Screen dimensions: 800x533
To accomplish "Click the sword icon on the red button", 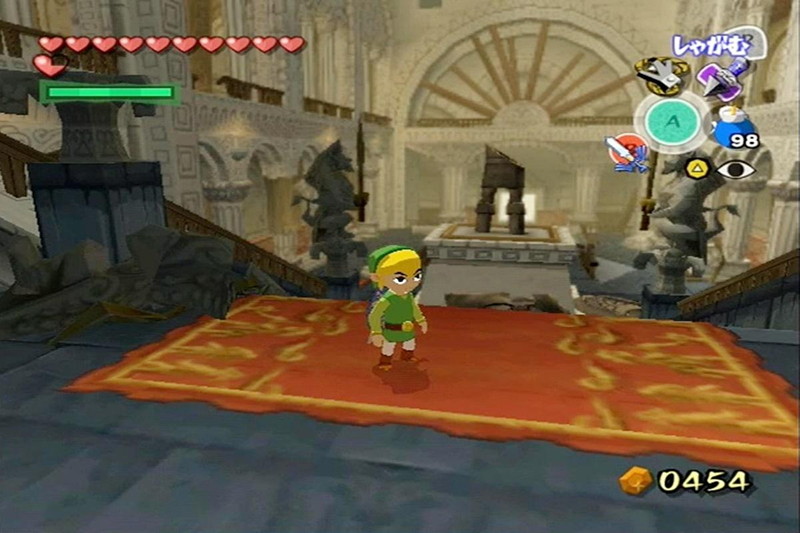I will pyautogui.click(x=625, y=152).
